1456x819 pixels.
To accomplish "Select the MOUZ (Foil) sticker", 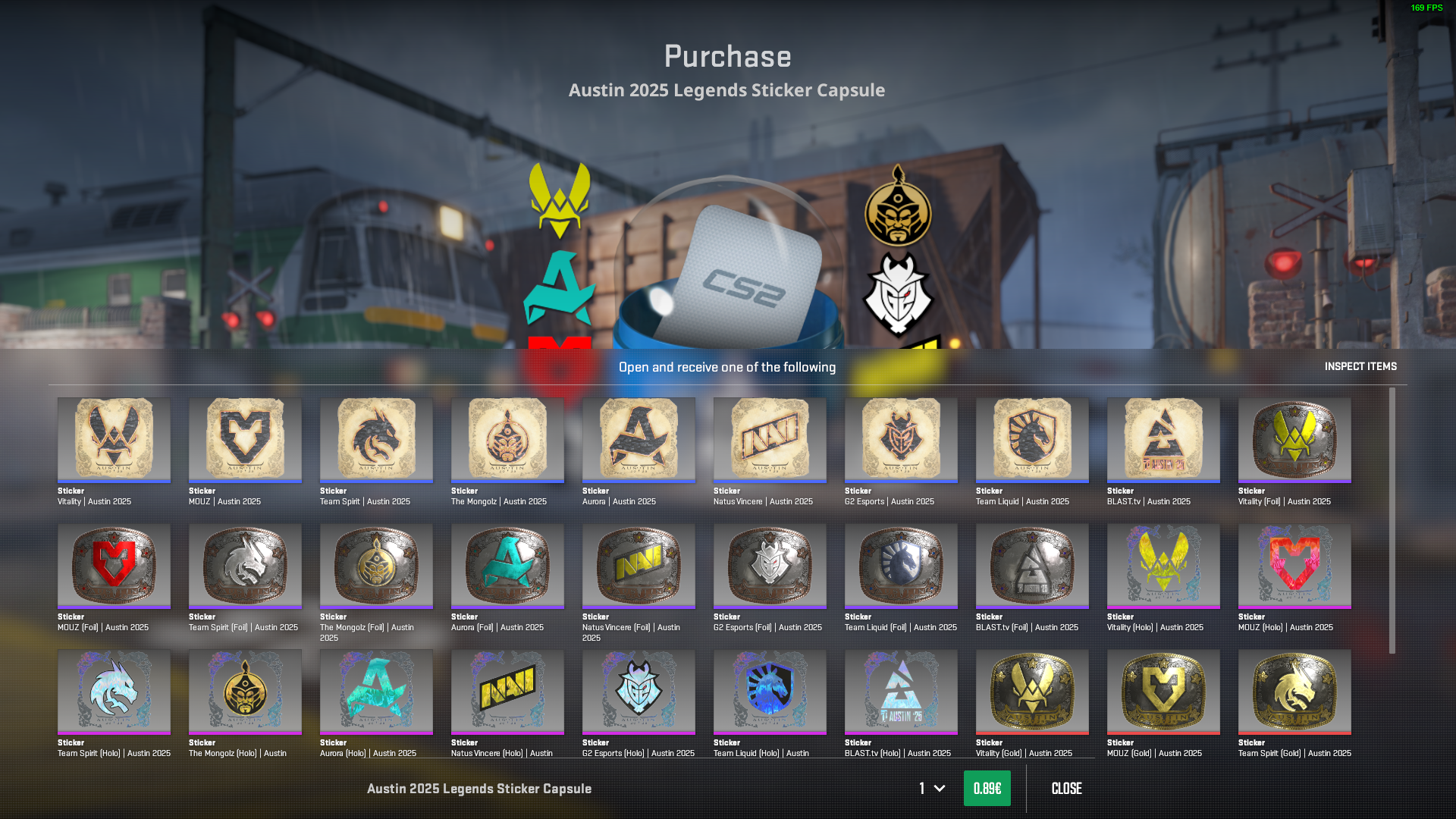I will (x=114, y=566).
